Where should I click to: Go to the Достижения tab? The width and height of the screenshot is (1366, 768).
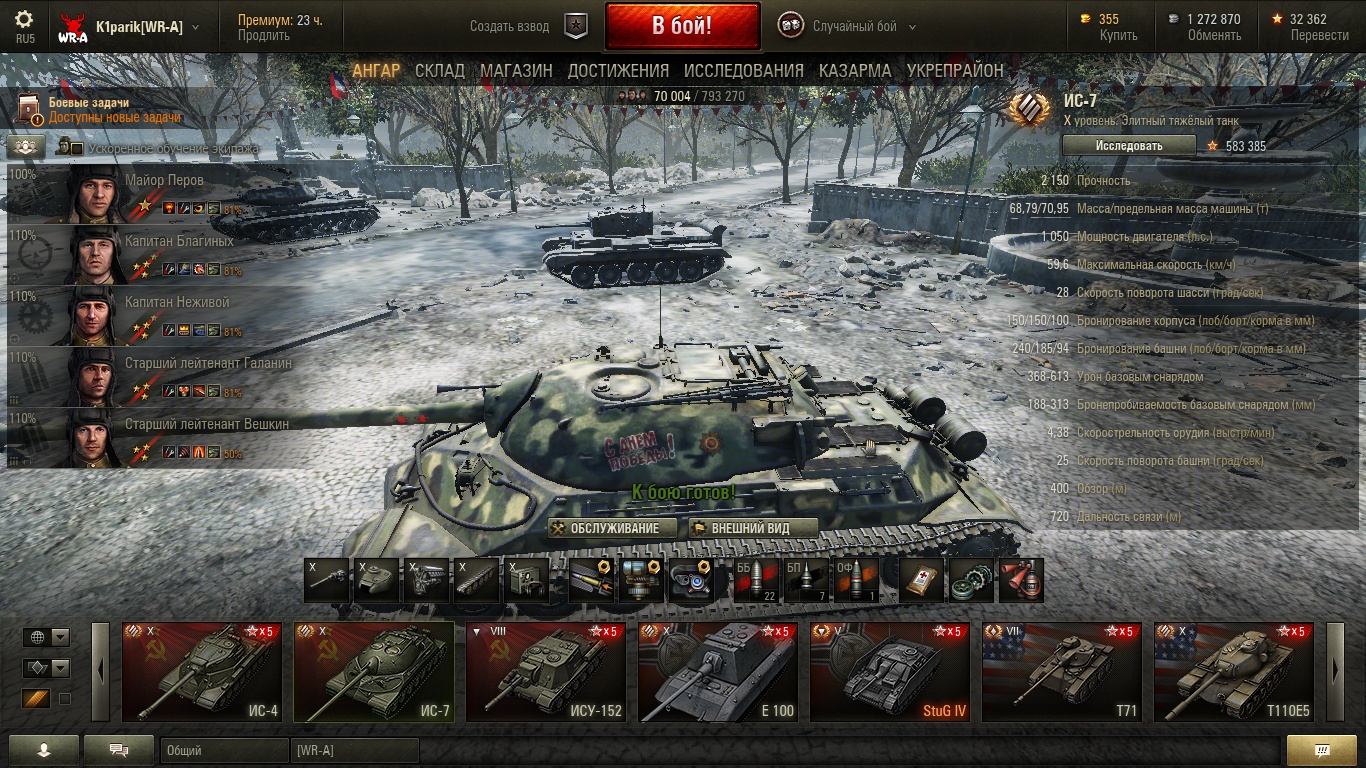click(x=618, y=71)
